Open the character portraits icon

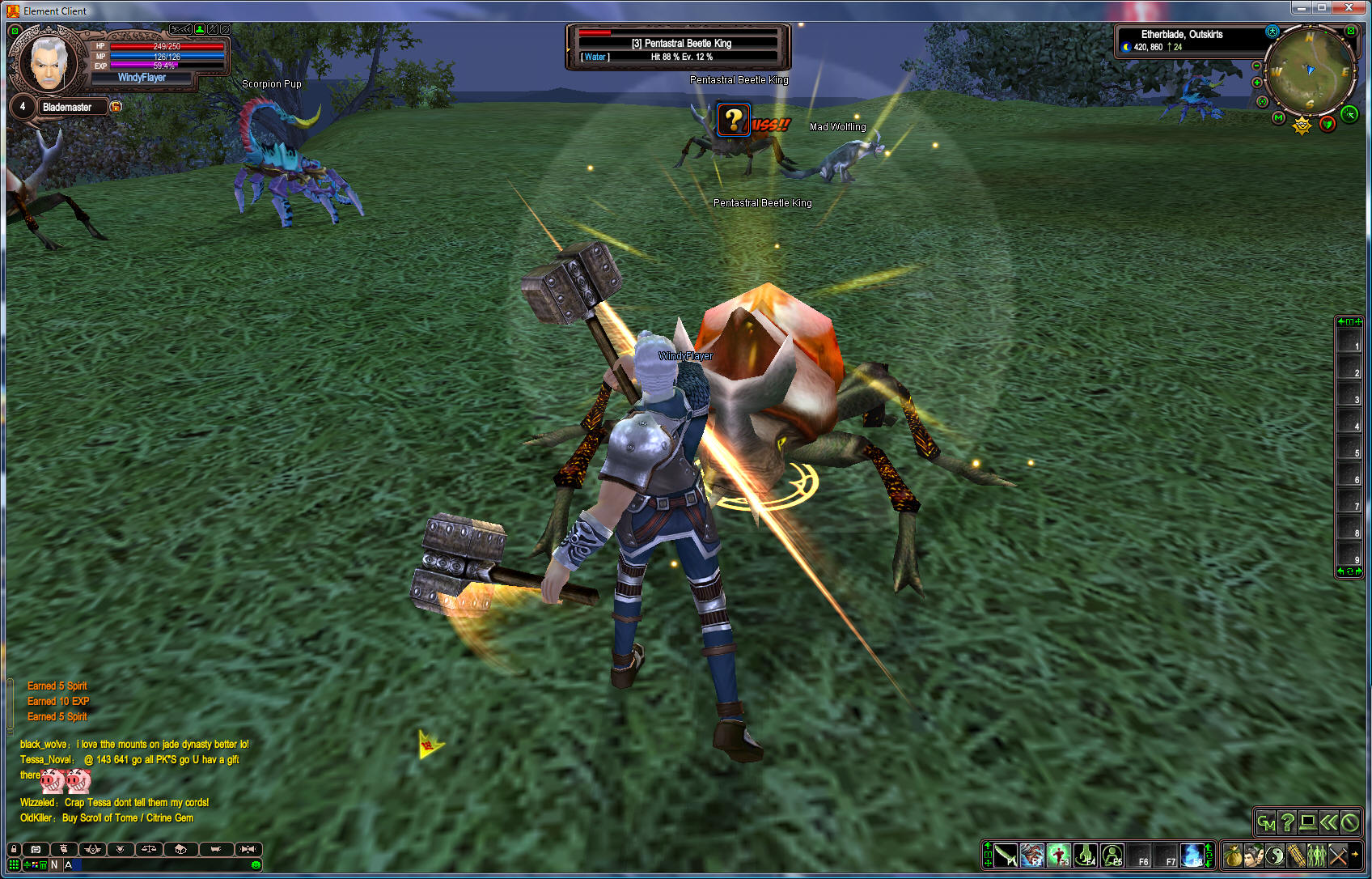(1254, 856)
